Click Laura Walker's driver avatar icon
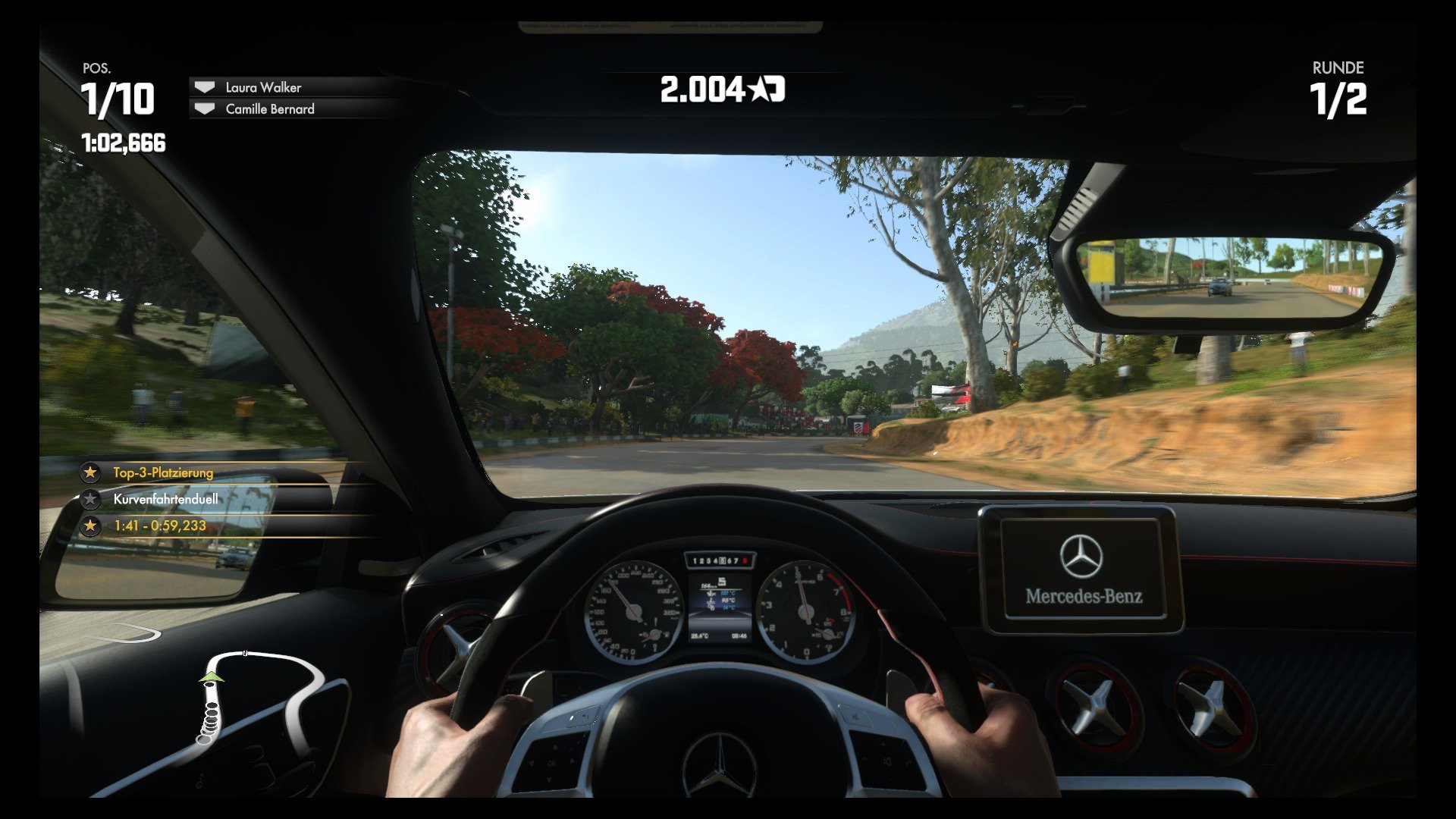Image resolution: width=1456 pixels, height=819 pixels. (203, 87)
